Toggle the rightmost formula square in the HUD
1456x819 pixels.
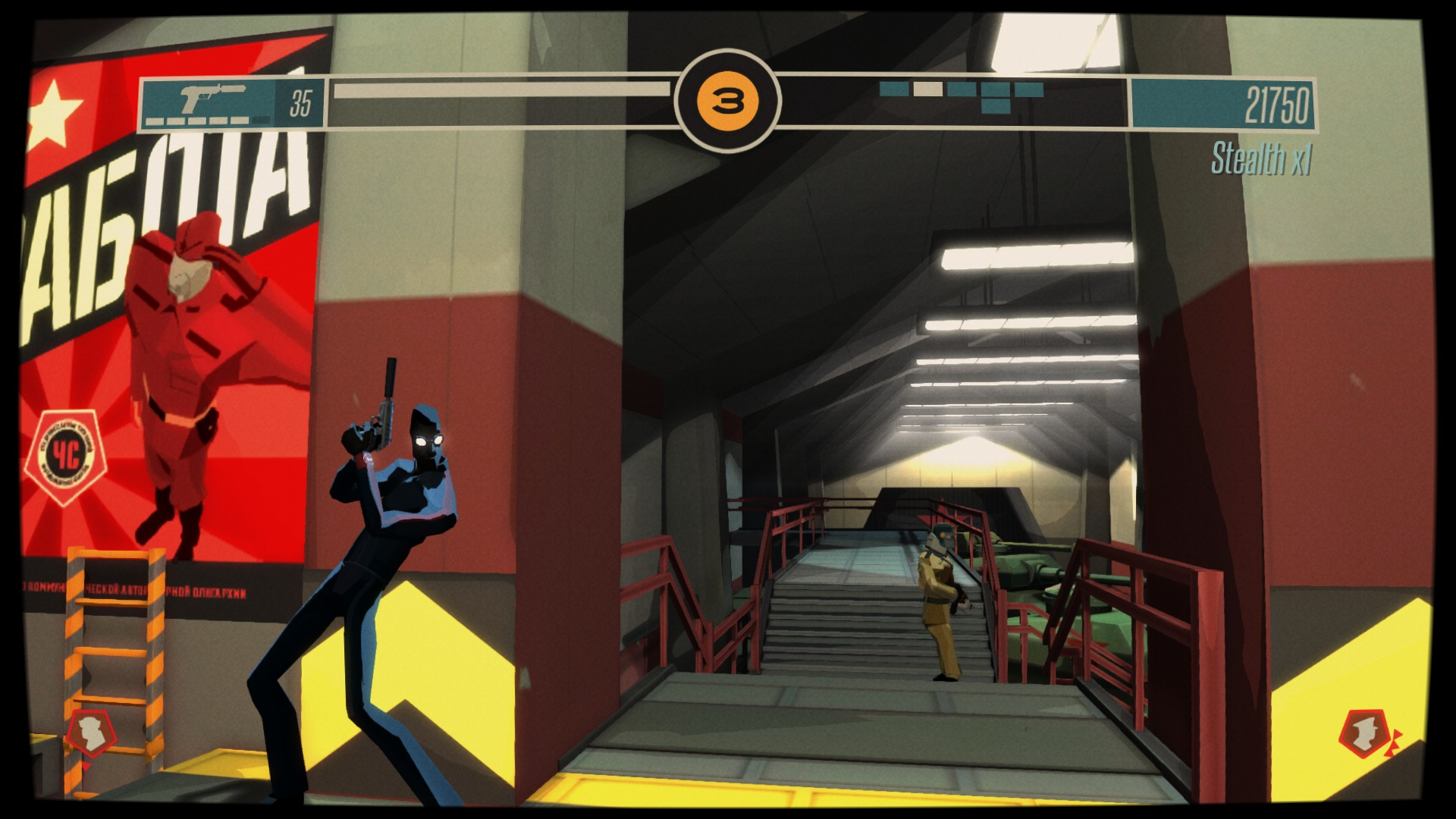pos(1028,88)
